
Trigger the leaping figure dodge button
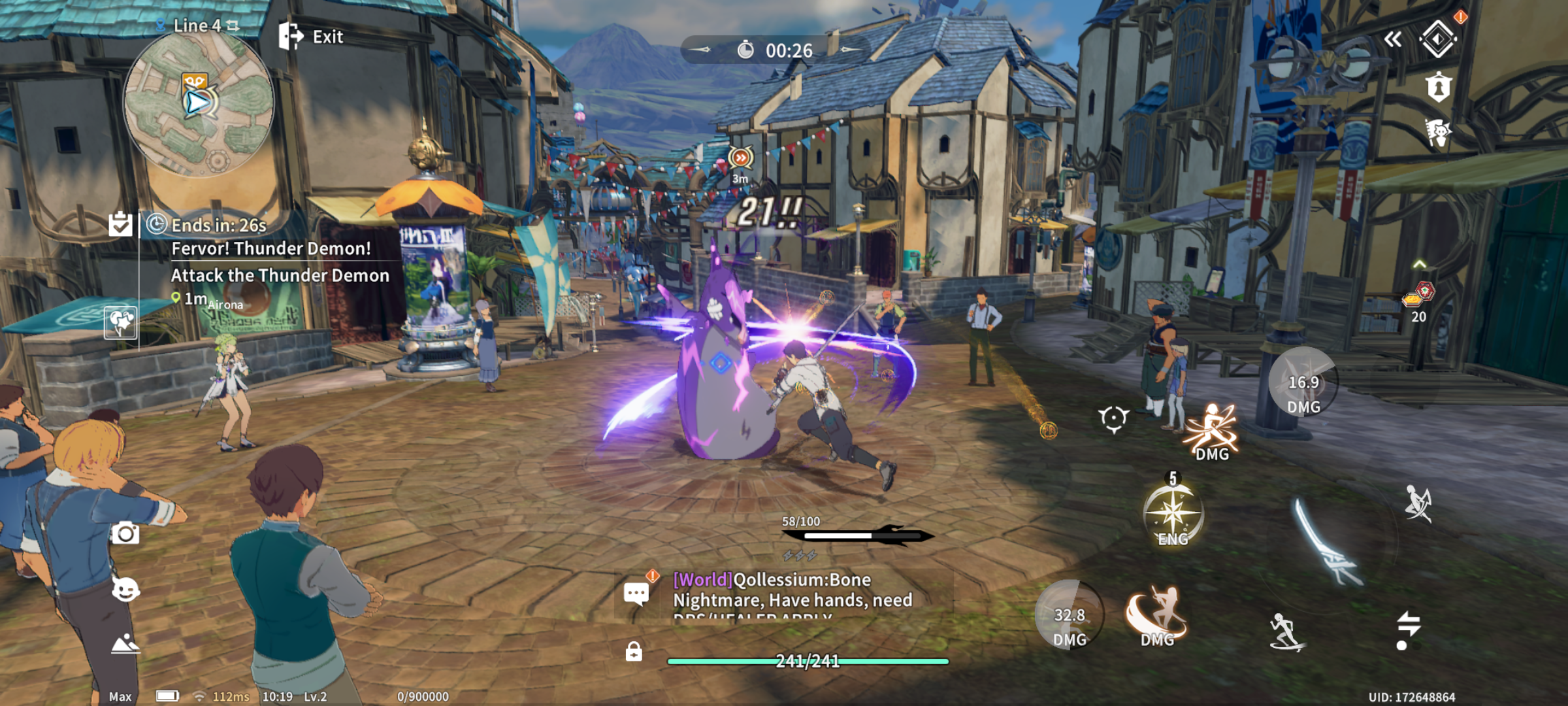coord(1418,504)
